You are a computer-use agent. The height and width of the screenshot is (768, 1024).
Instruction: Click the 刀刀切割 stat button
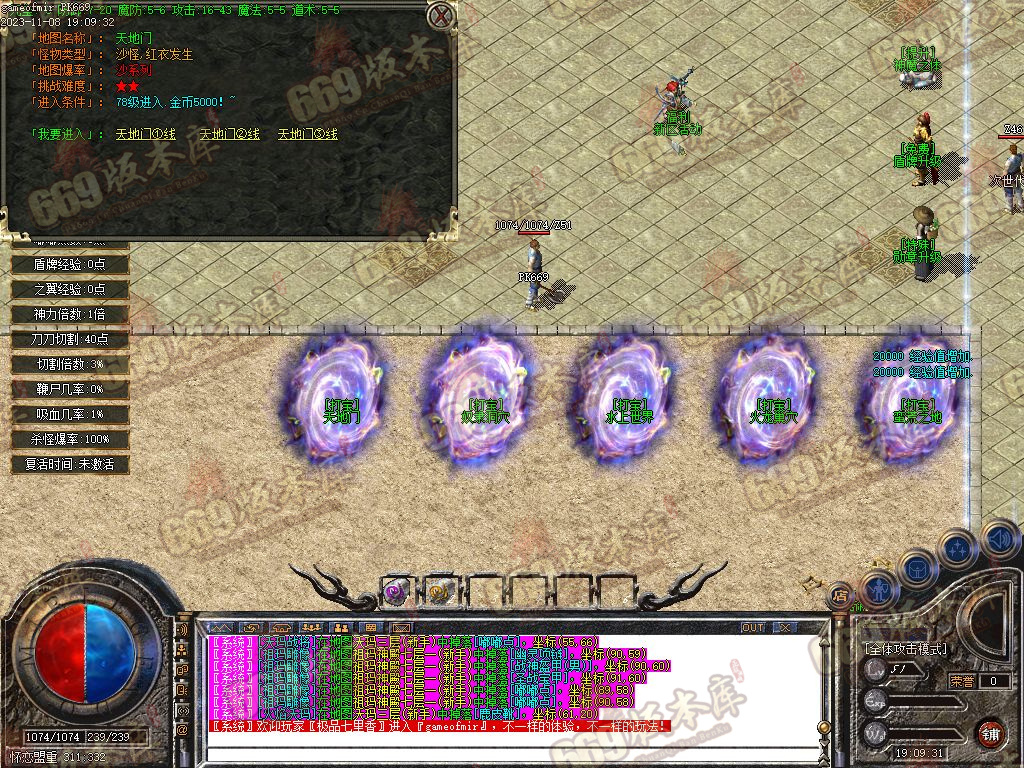pyautogui.click(x=70, y=339)
